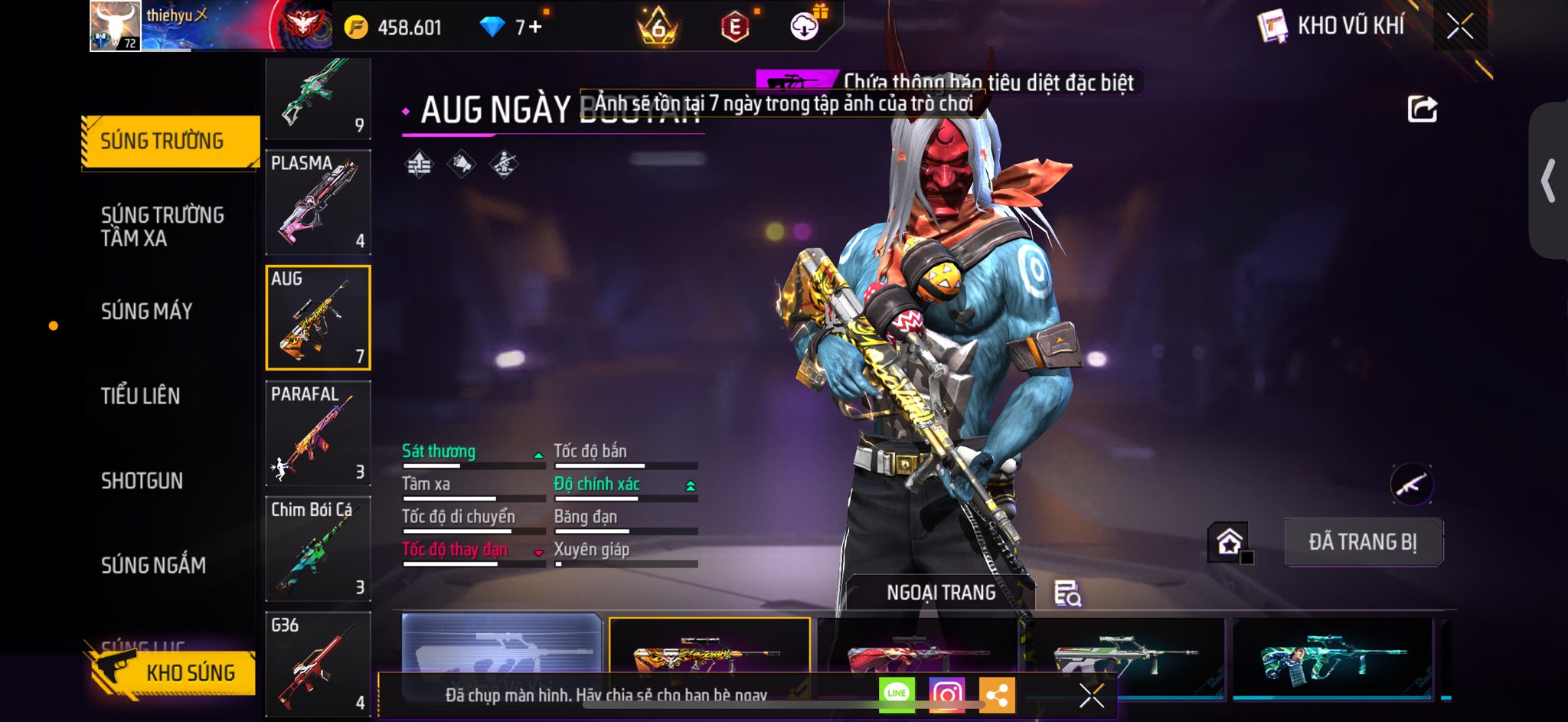
Task: Pick the Chim Bói Cá weapon tile
Action: [318, 548]
